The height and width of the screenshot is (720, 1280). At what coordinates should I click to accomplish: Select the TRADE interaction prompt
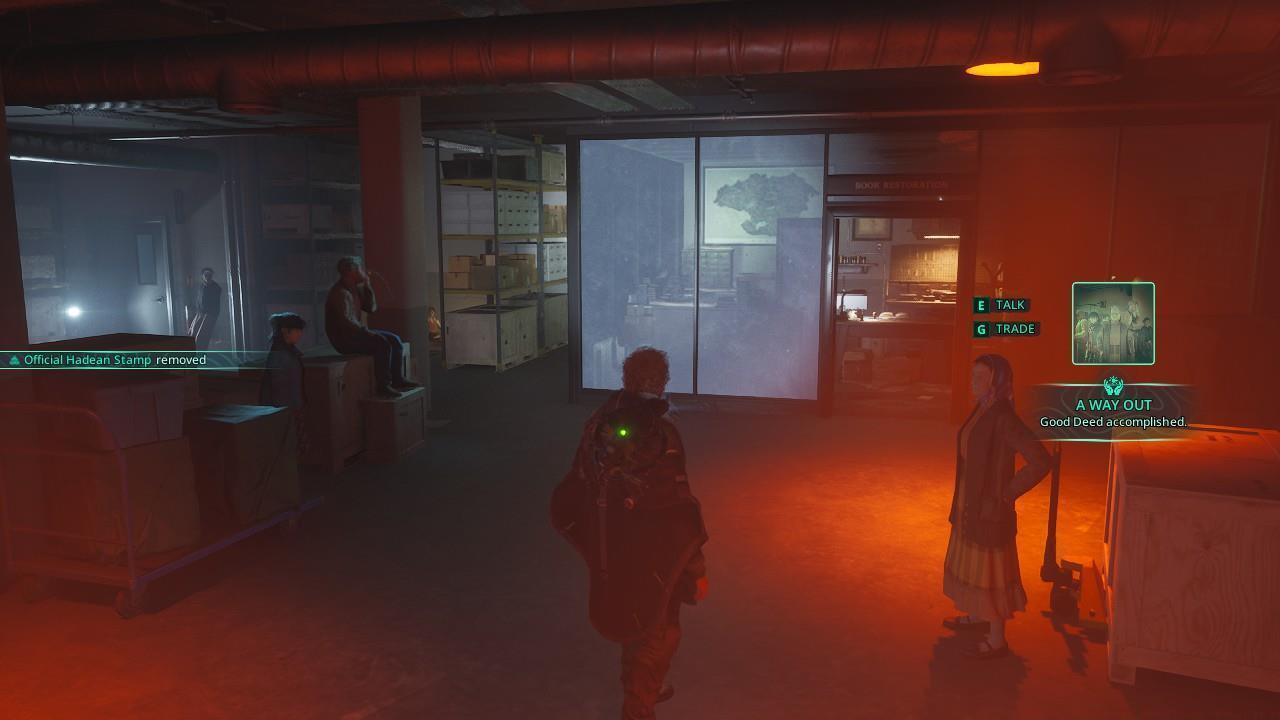coord(1016,328)
